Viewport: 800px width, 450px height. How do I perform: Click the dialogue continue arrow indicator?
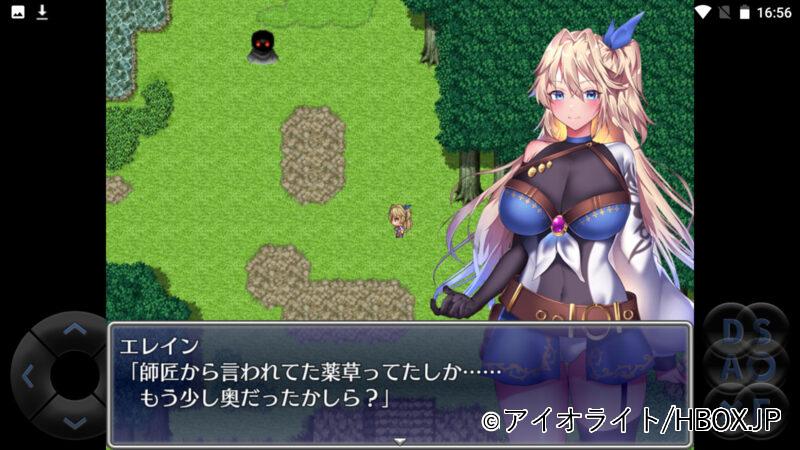400,440
